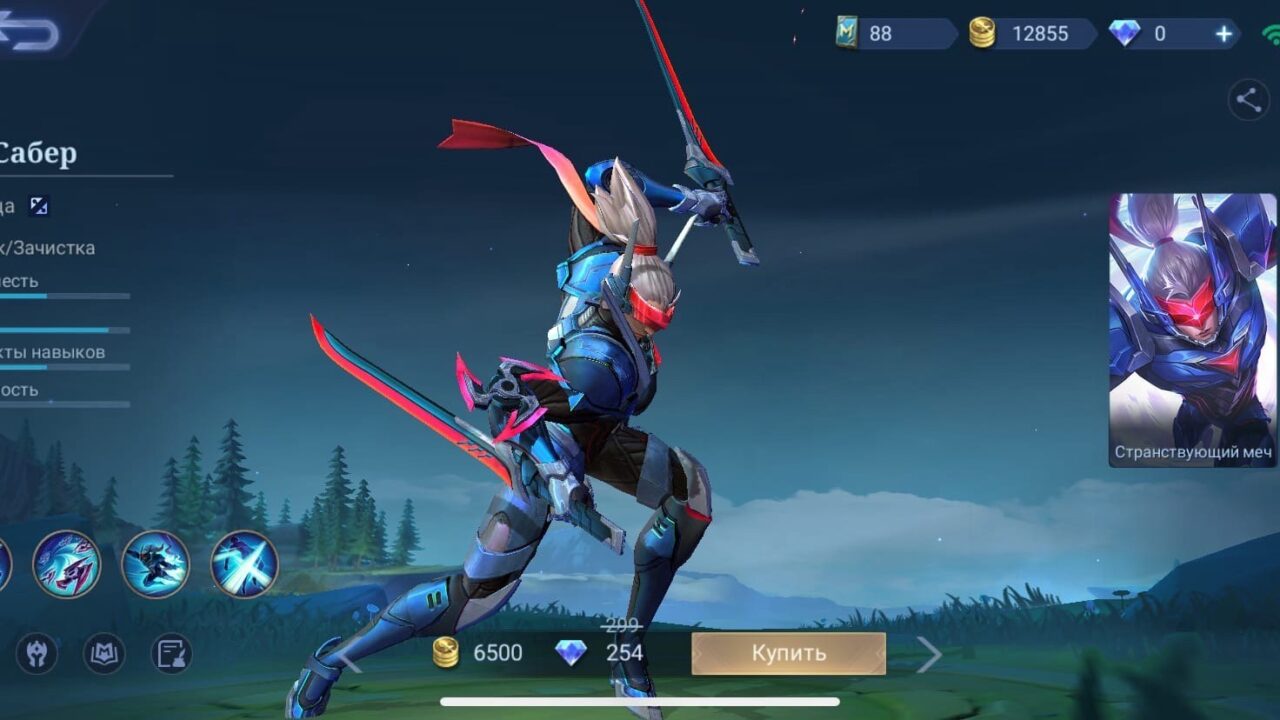Open the share button
The image size is (1280, 720).
click(1248, 100)
